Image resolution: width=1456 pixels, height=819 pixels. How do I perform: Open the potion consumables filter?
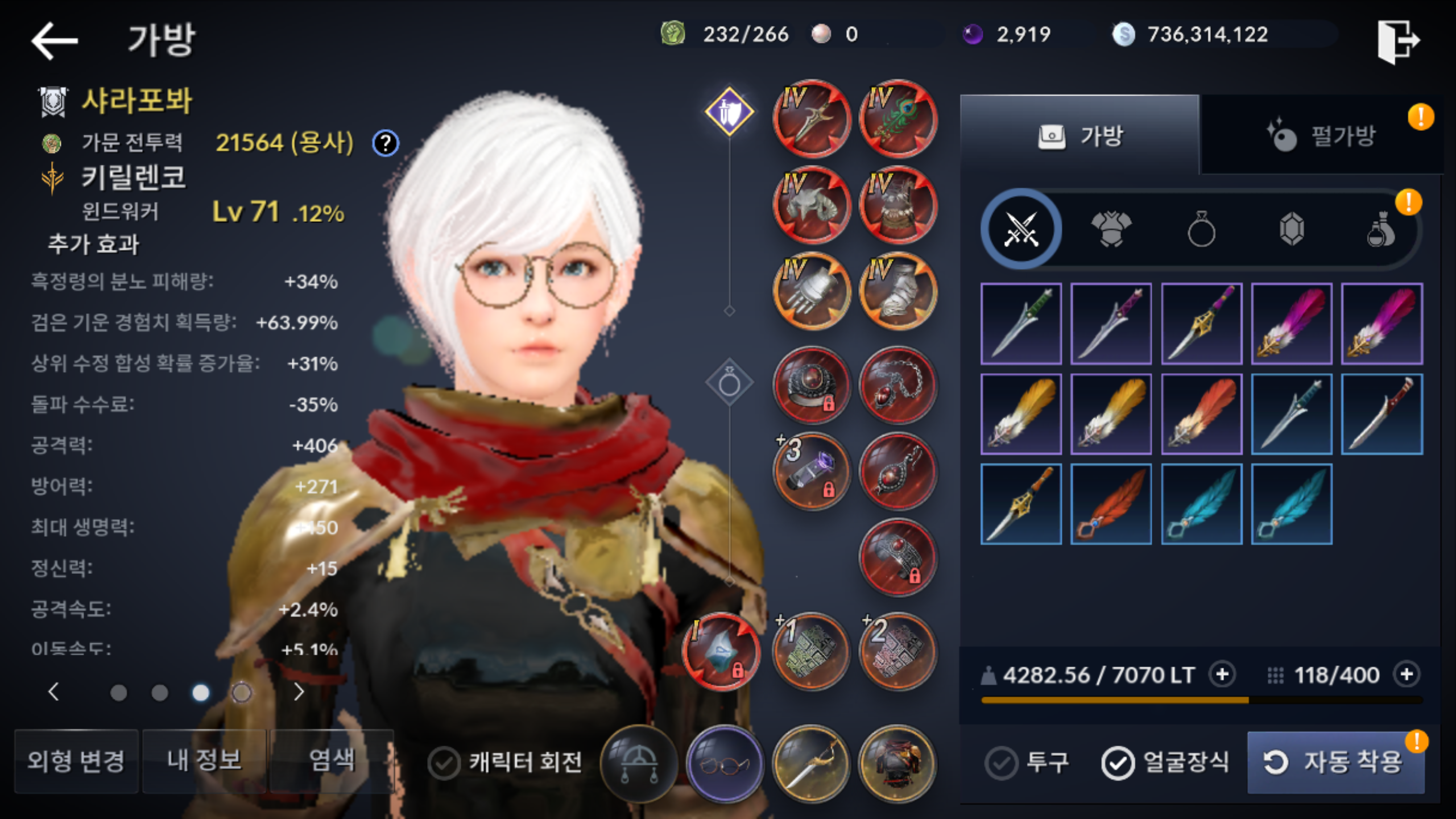tap(1381, 230)
